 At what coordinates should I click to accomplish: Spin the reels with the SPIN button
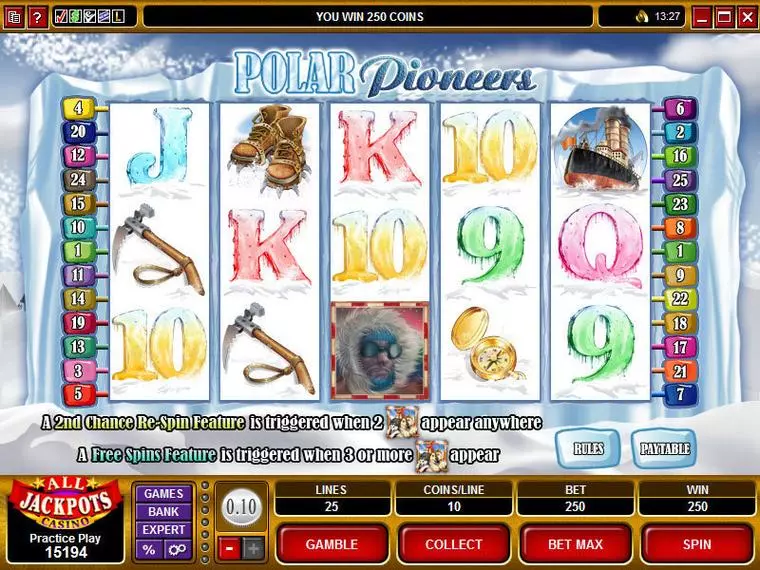pos(696,544)
